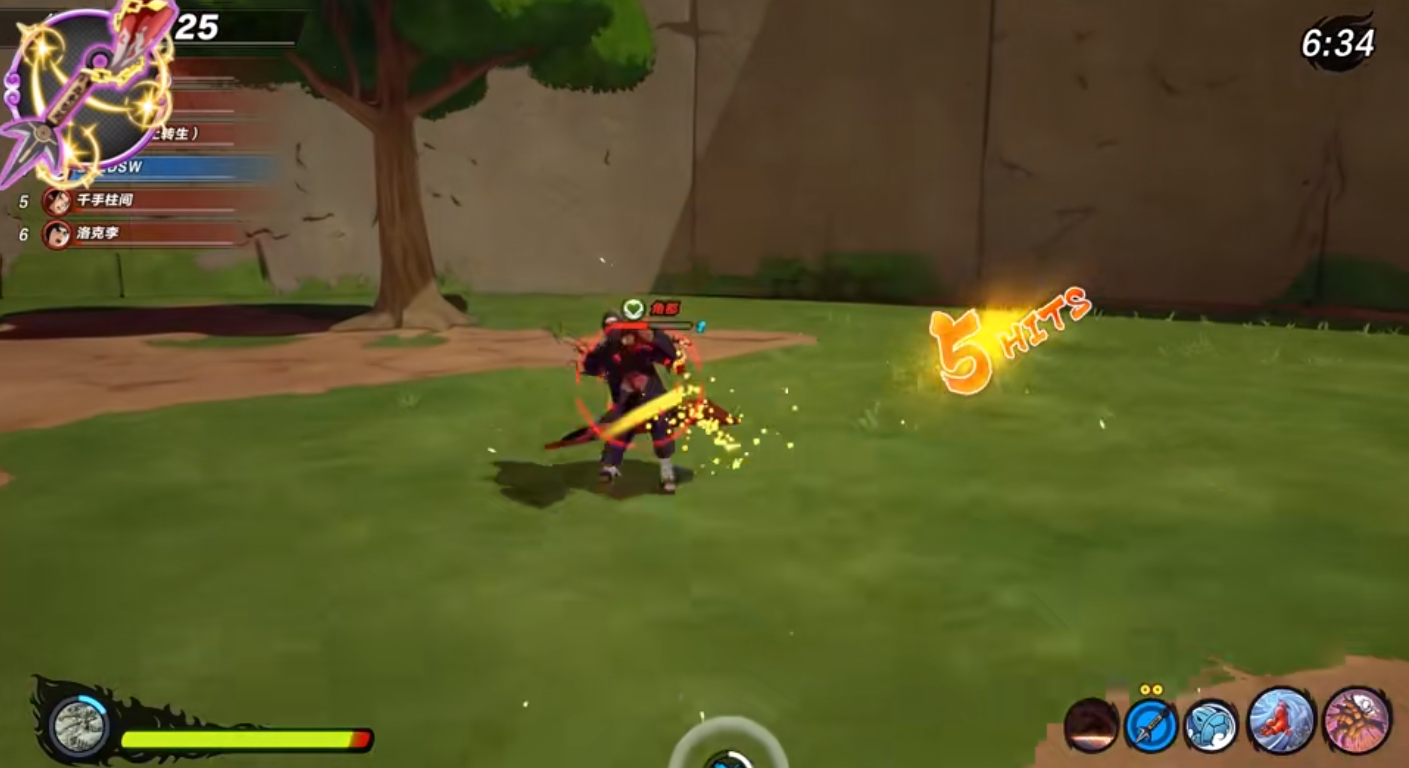Use the blue turtle shell ability
The width and height of the screenshot is (1409, 768).
point(1210,725)
